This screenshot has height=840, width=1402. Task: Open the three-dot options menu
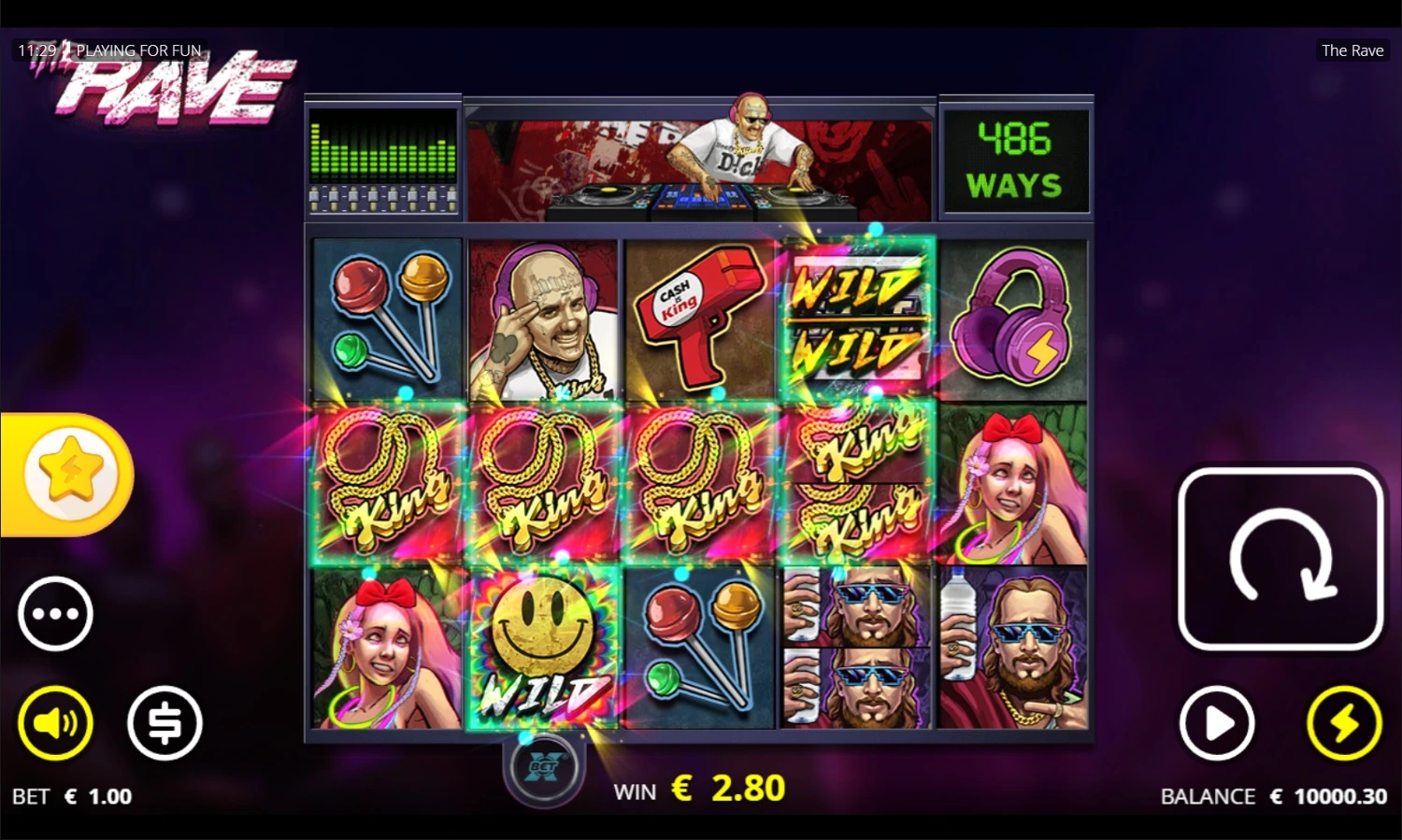click(x=54, y=614)
